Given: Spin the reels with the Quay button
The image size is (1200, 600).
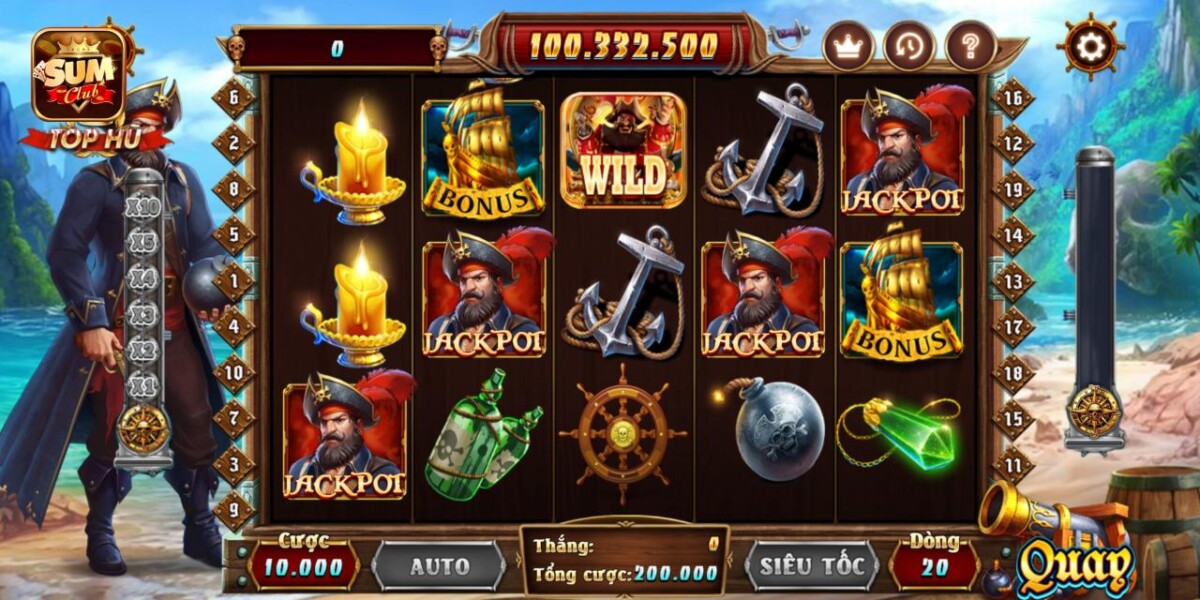Looking at the screenshot, I should pos(1075,567).
